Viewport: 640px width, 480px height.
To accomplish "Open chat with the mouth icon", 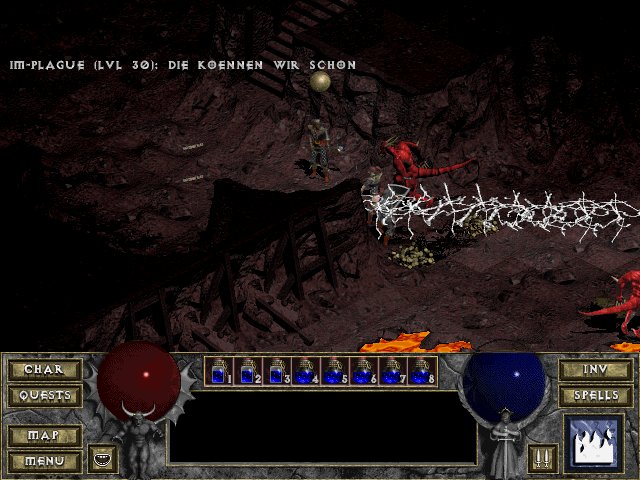I will click(x=101, y=459).
